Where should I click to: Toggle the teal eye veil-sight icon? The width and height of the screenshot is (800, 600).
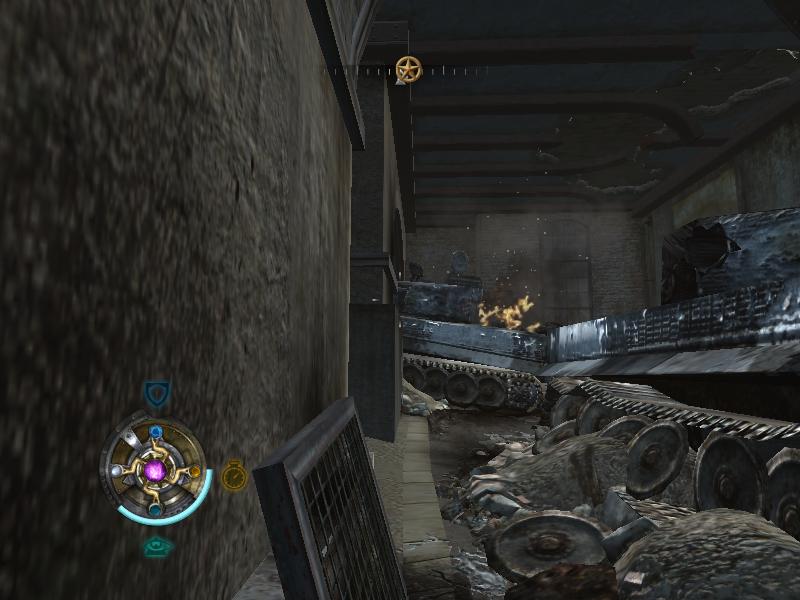pos(156,547)
